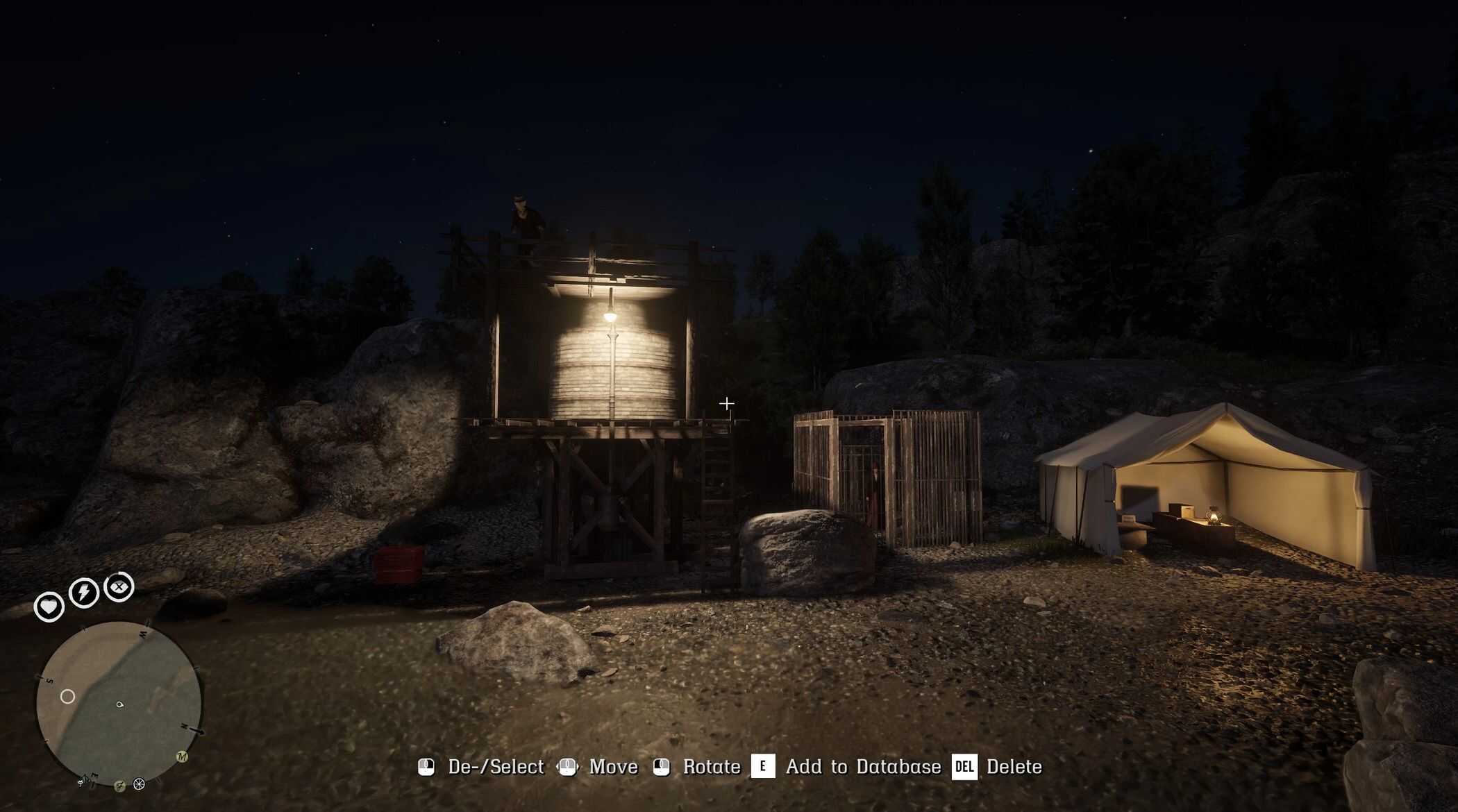1458x812 pixels.
Task: Select the Dead Eye core icon
Action: point(119,587)
